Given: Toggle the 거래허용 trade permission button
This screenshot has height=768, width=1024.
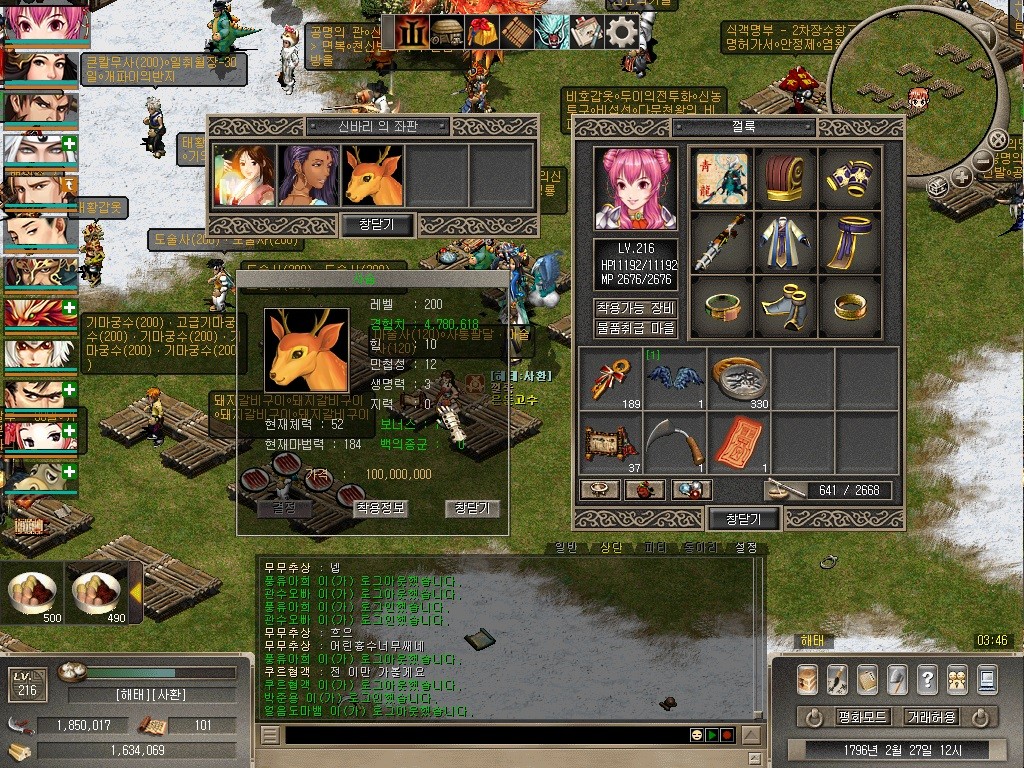Looking at the screenshot, I should (930, 717).
